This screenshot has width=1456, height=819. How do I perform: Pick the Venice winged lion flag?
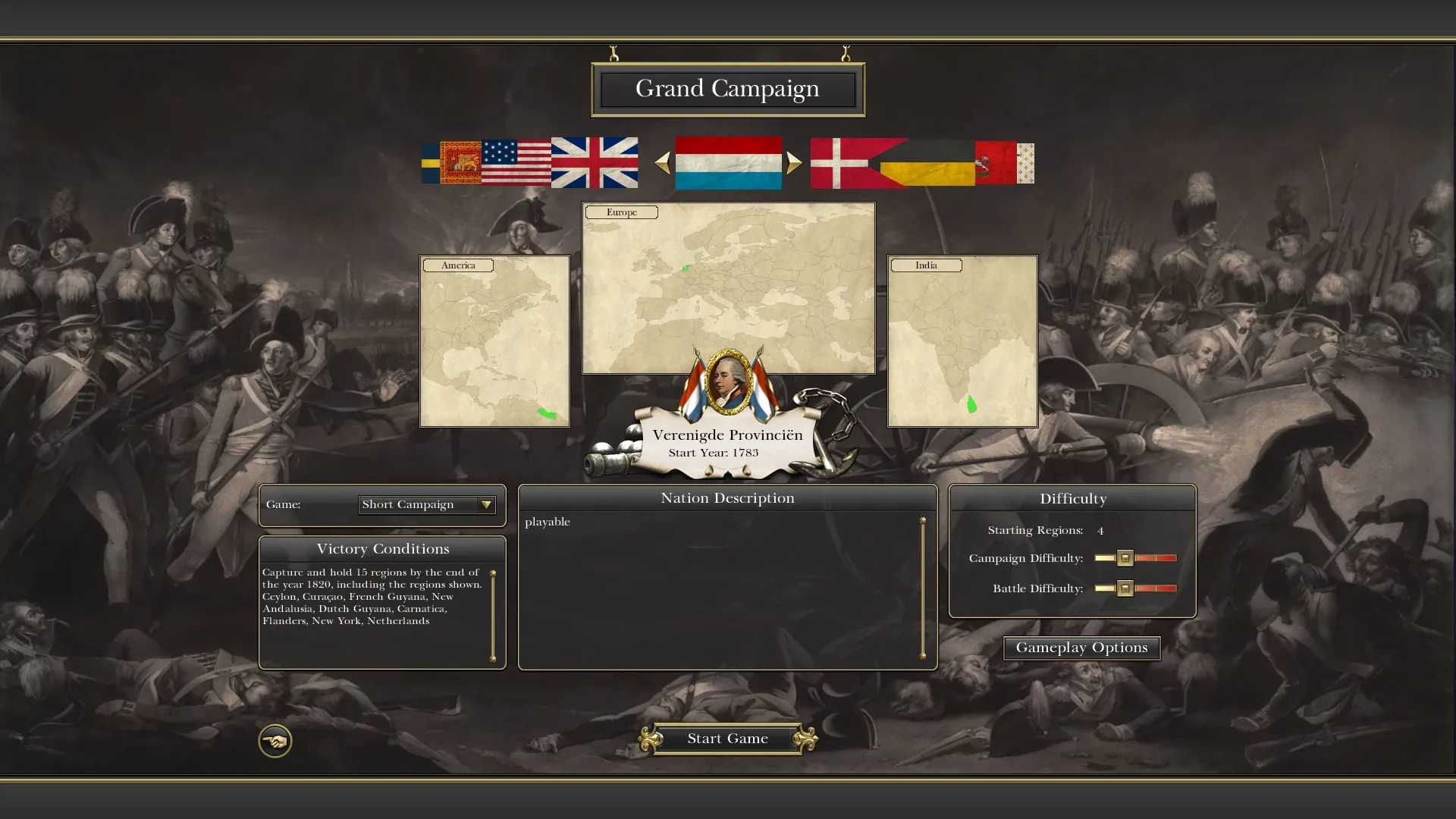click(460, 162)
